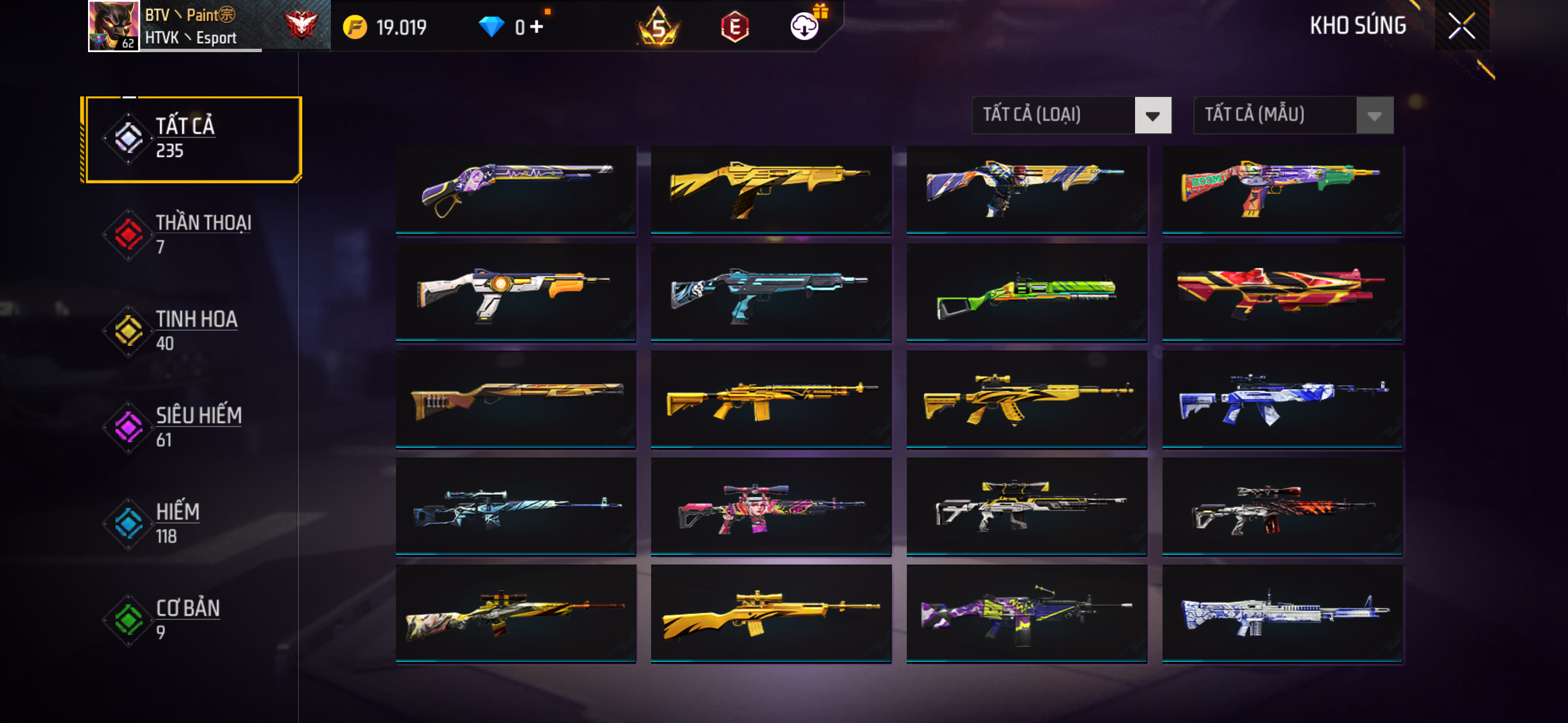Open the player profile avatar
The height and width of the screenshot is (723, 1568).
pyautogui.click(x=114, y=26)
